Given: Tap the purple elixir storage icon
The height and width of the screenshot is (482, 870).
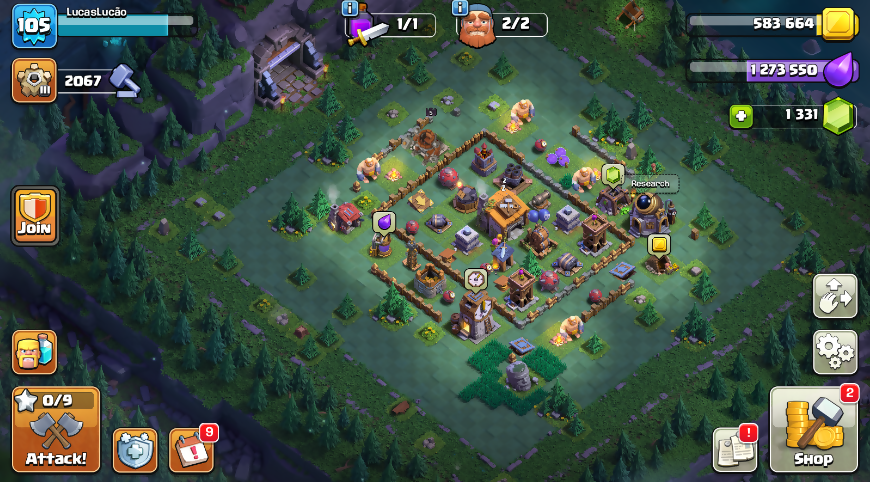Looking at the screenshot, I should pyautogui.click(x=839, y=70).
